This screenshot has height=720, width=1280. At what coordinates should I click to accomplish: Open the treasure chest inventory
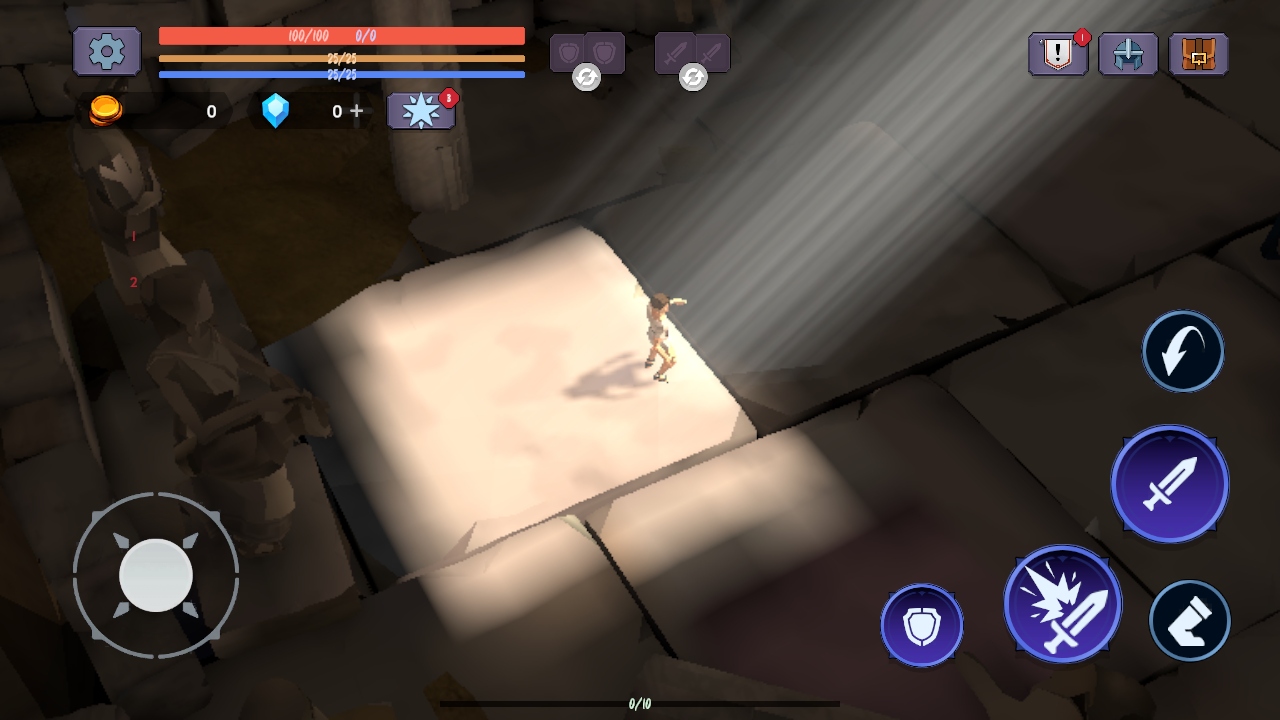1198,54
